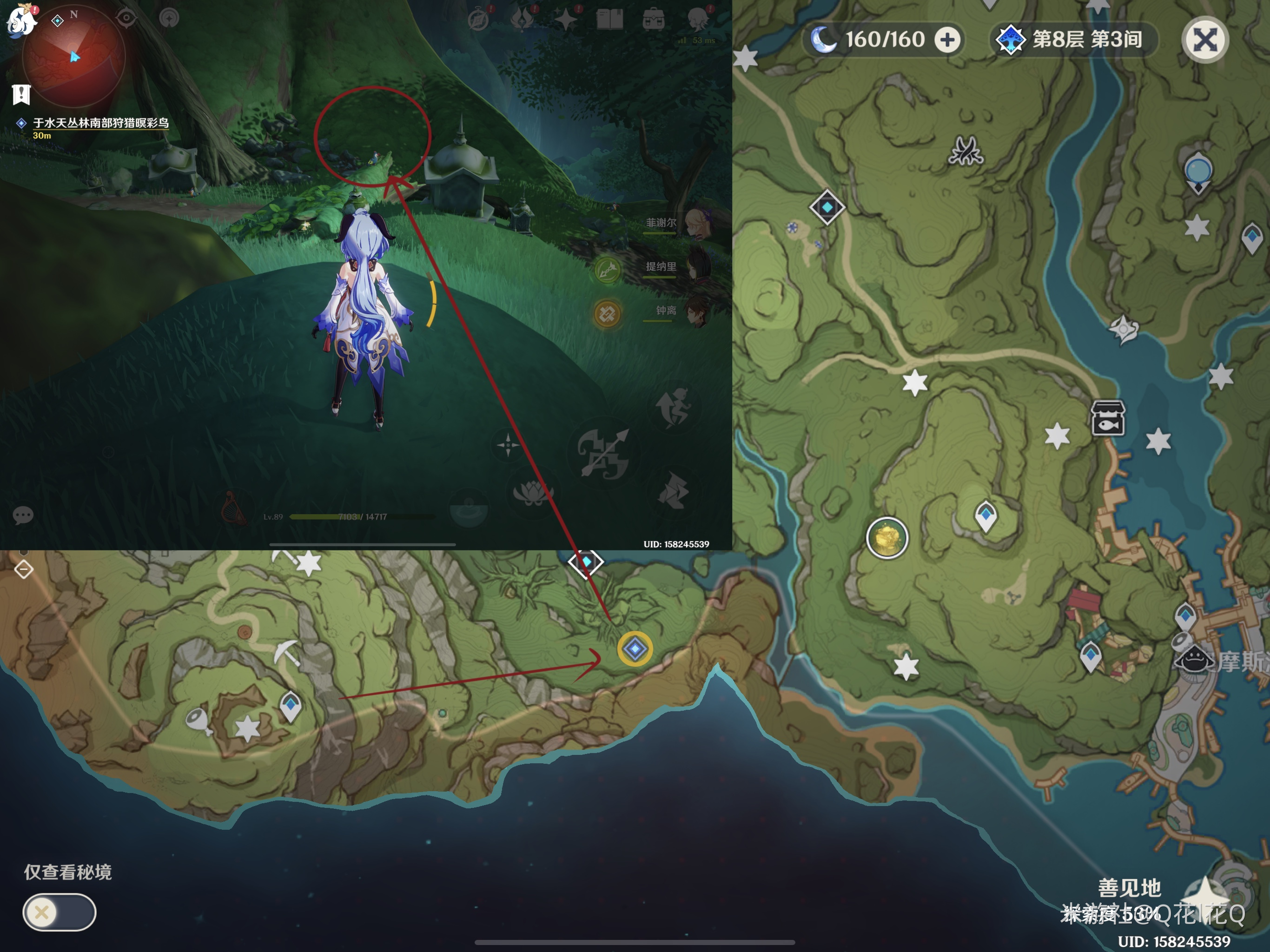
Task: Click the yellow-ringed quest objective marker
Action: (635, 649)
